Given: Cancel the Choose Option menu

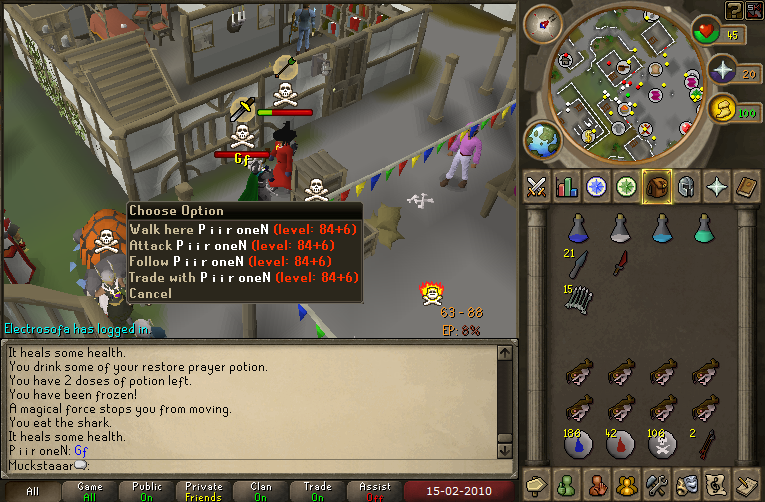Looking at the screenshot, I should pyautogui.click(x=150, y=293).
